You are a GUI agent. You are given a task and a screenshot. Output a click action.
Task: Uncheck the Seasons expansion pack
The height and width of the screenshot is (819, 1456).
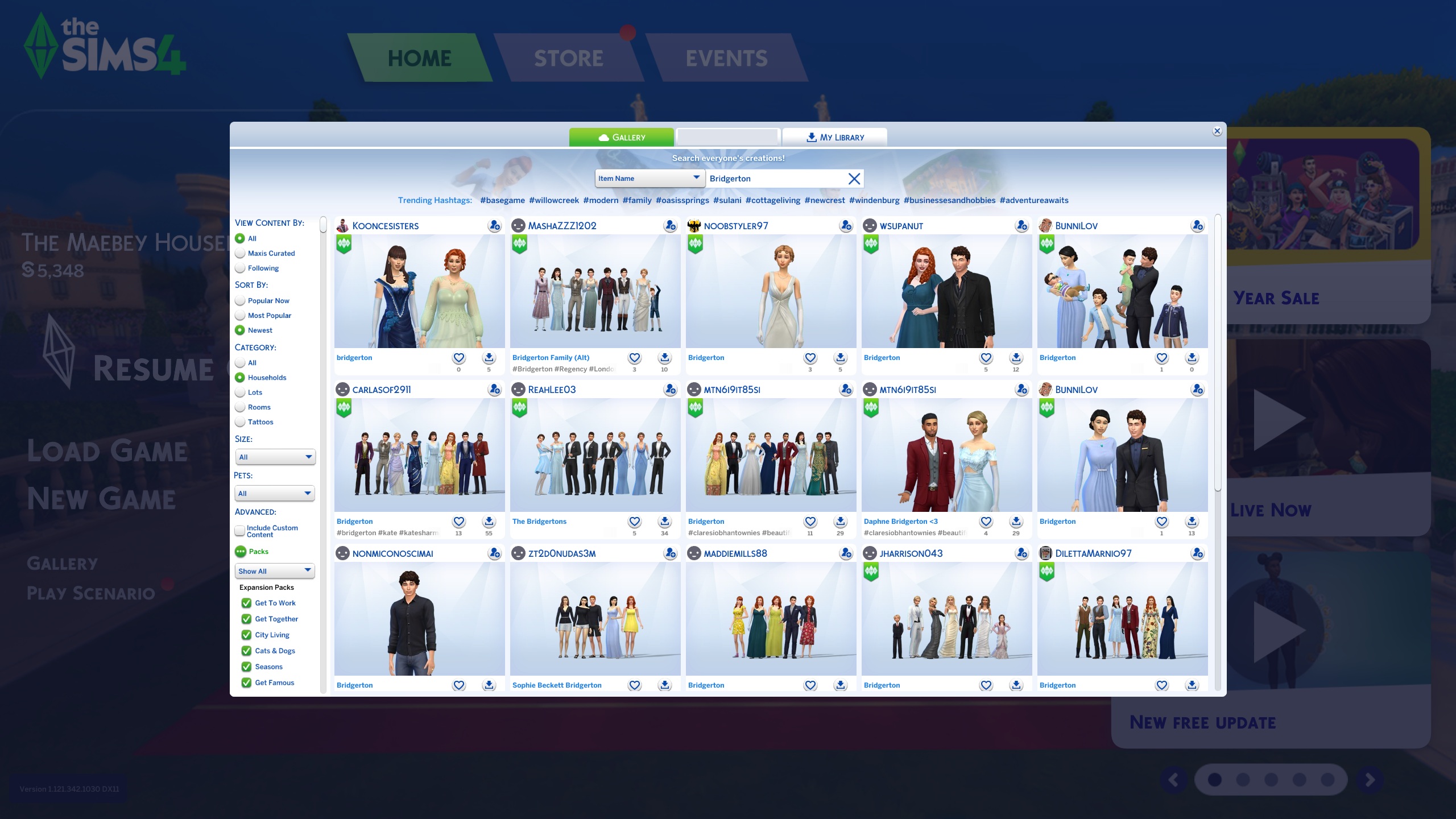246,667
